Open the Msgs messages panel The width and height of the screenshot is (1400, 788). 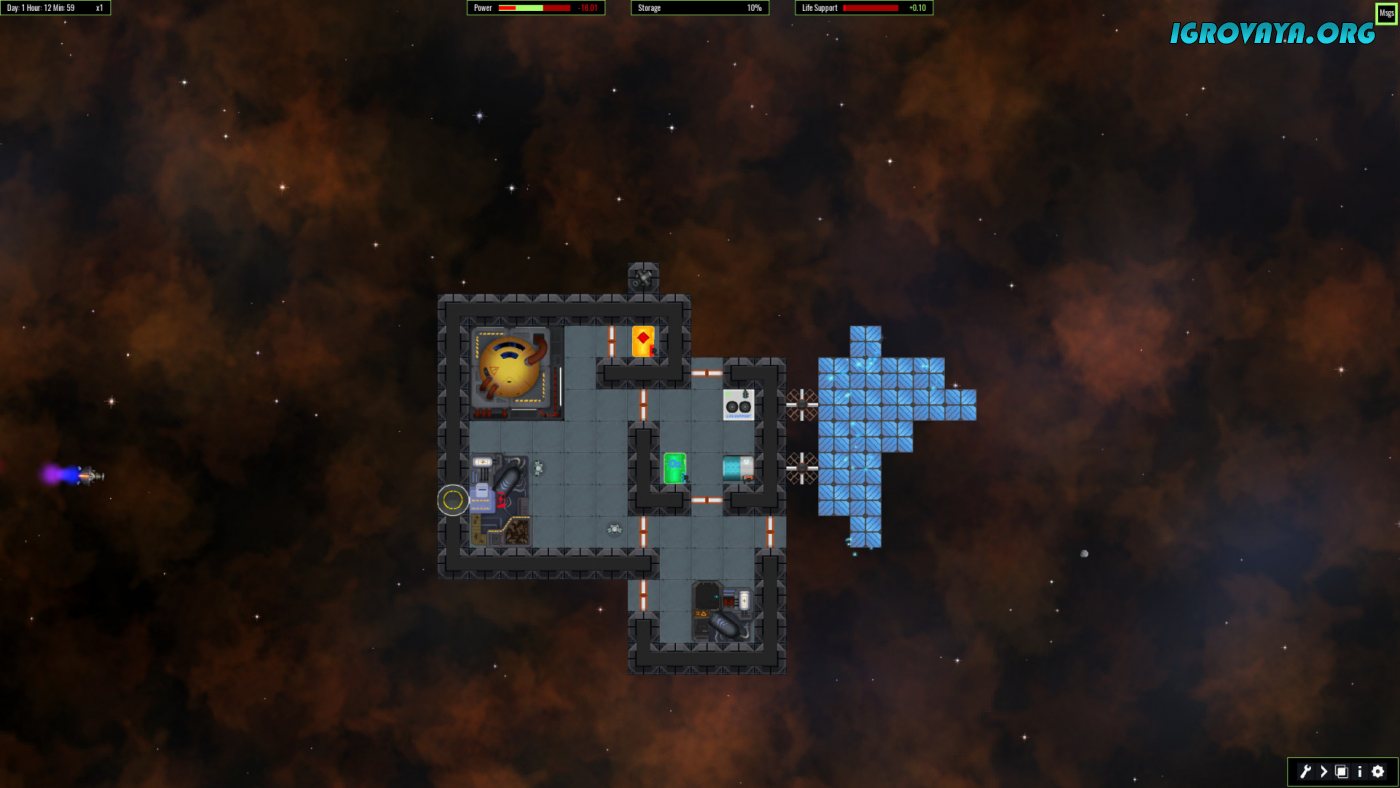(1386, 13)
